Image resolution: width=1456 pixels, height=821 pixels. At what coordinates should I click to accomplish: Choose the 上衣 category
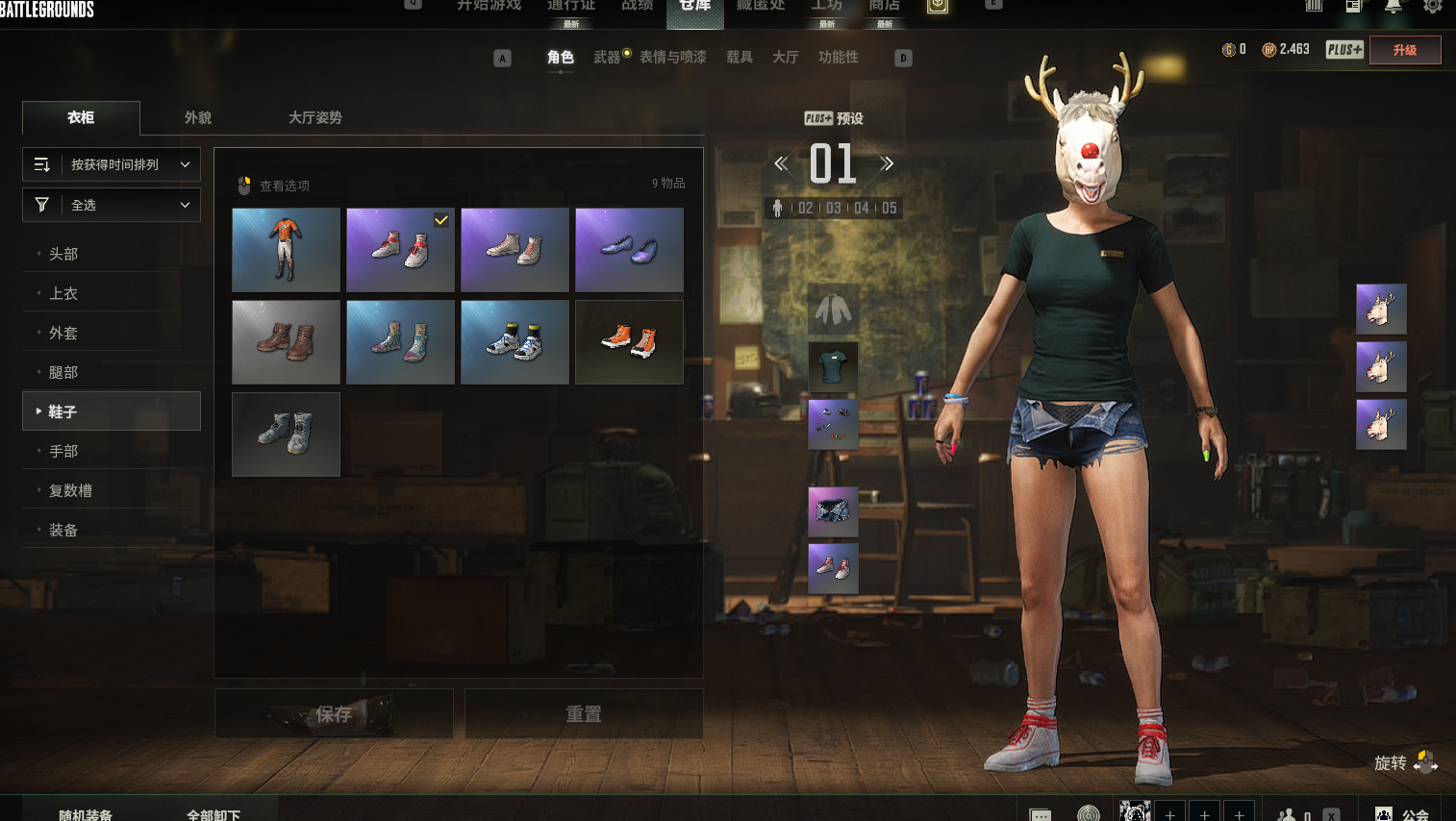(x=63, y=293)
